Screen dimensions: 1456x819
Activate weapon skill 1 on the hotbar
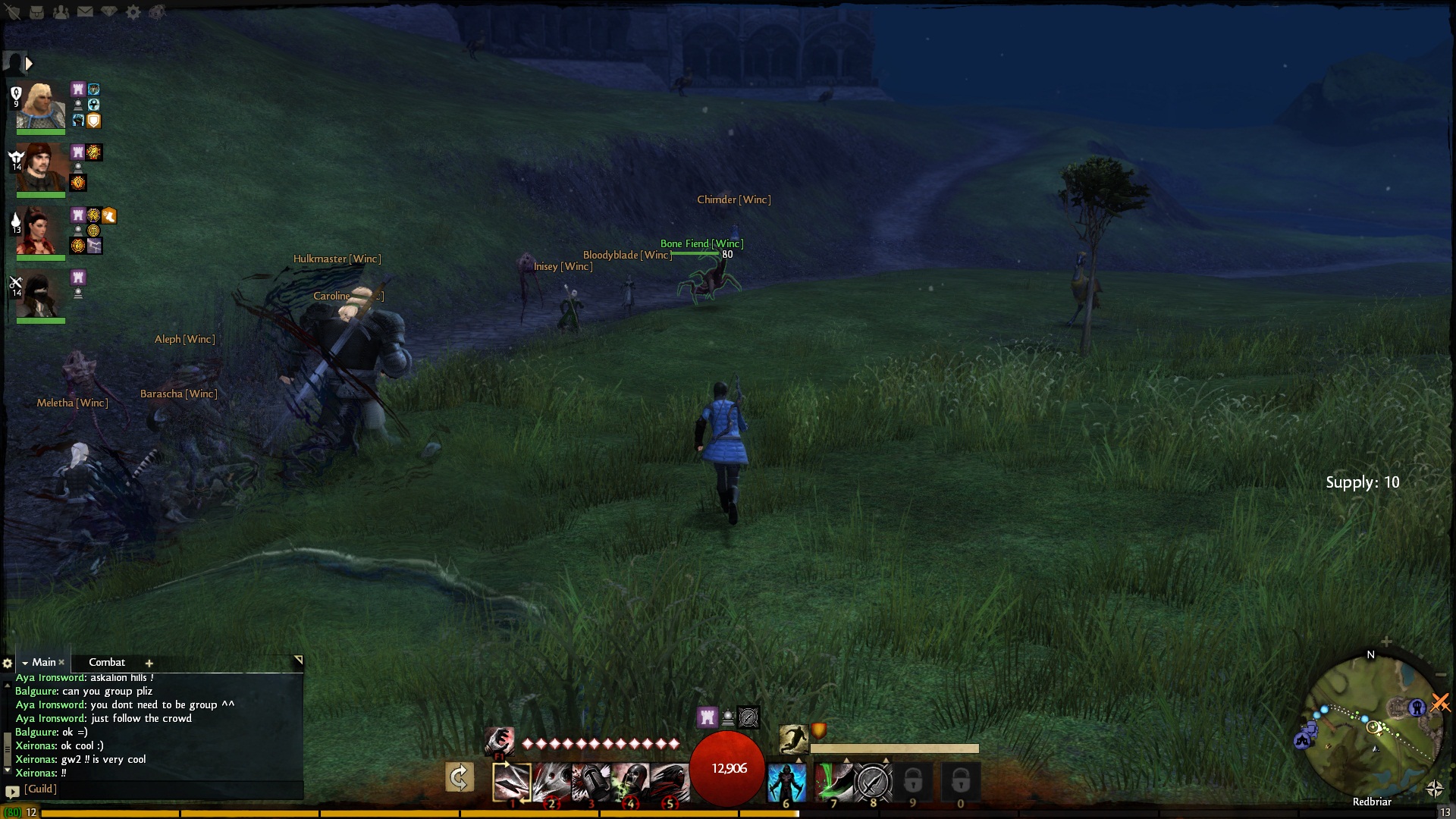(x=512, y=780)
